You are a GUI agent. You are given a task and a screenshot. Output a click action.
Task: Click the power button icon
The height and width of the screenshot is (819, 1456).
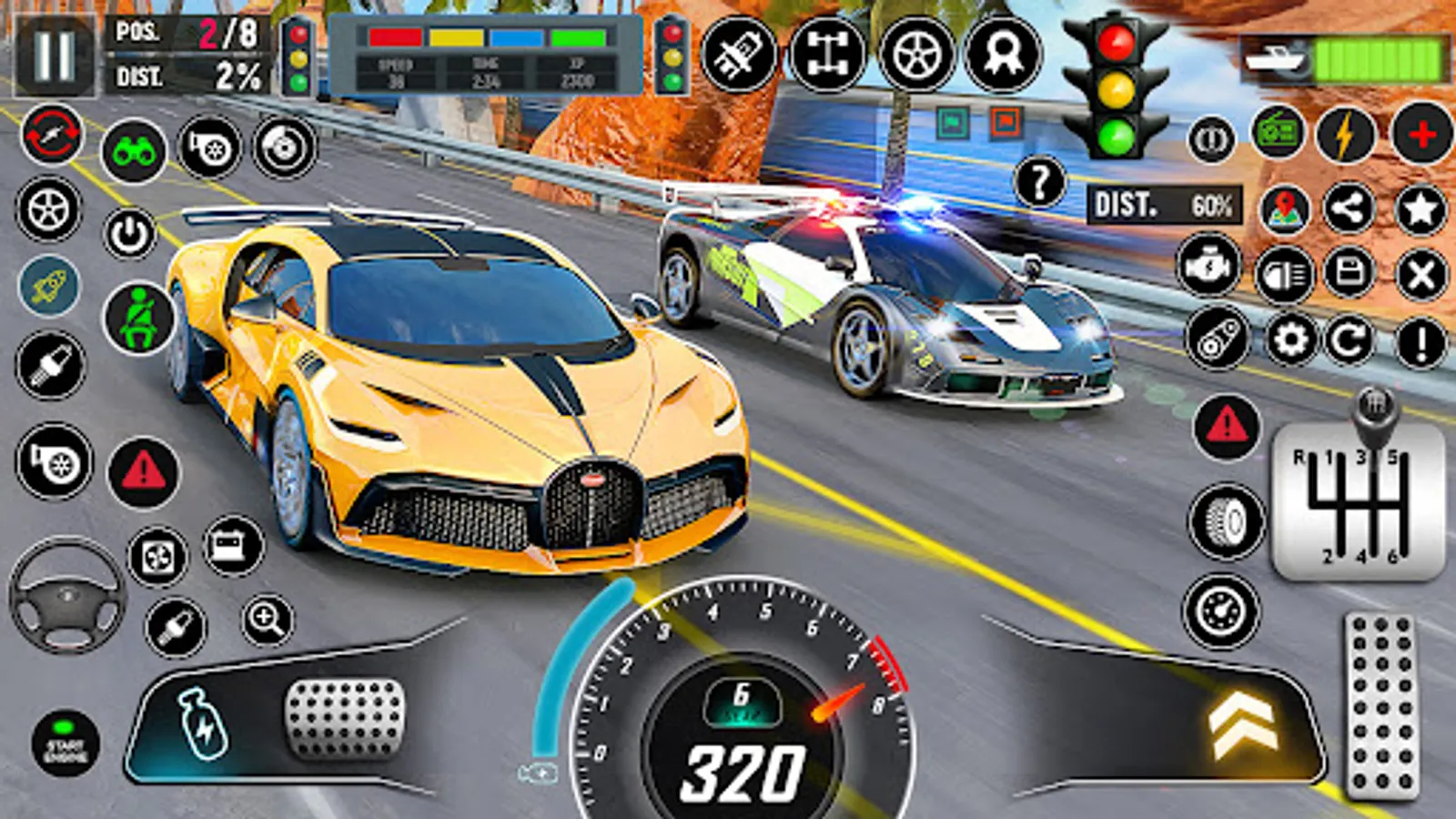point(130,235)
